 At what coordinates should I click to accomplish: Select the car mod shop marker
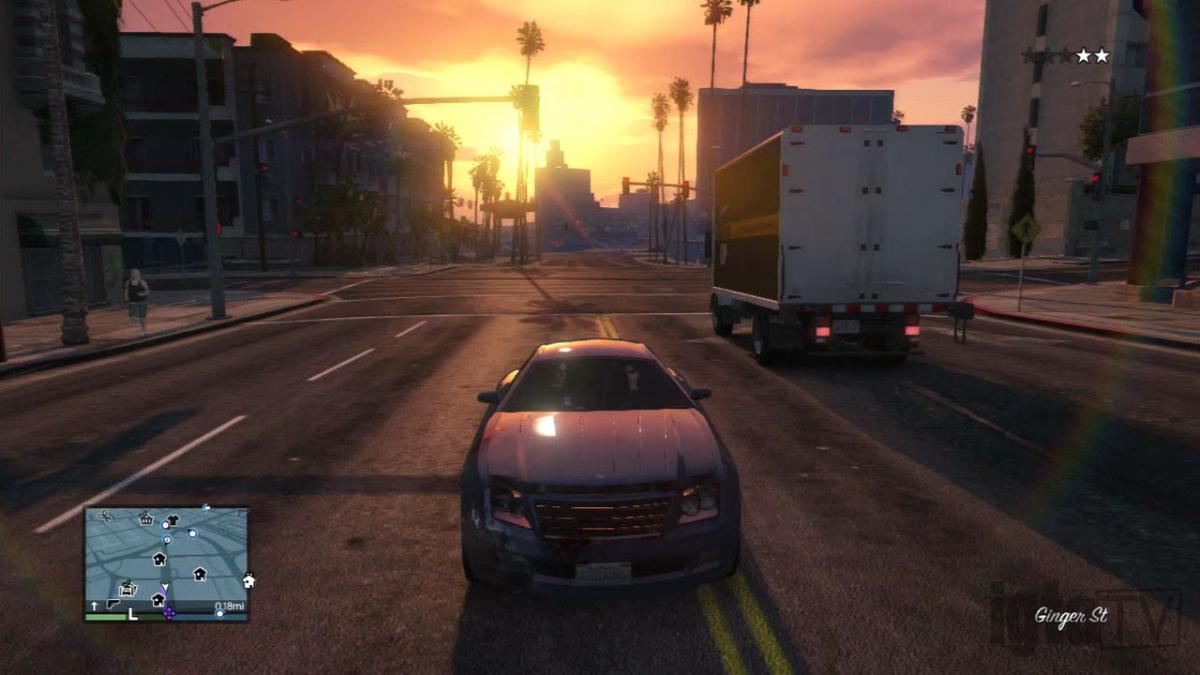128,588
